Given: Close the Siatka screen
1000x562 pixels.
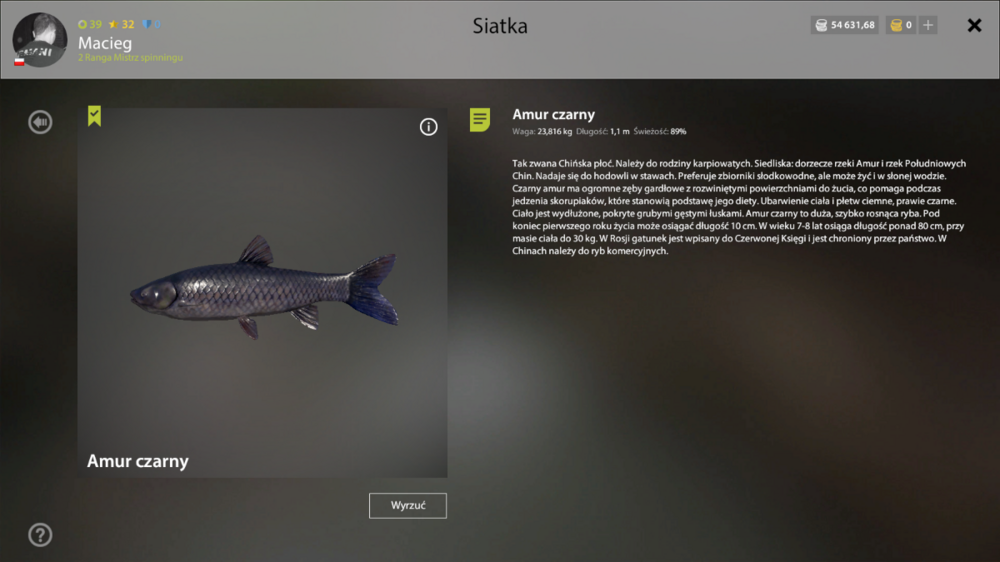Looking at the screenshot, I should (x=974, y=26).
